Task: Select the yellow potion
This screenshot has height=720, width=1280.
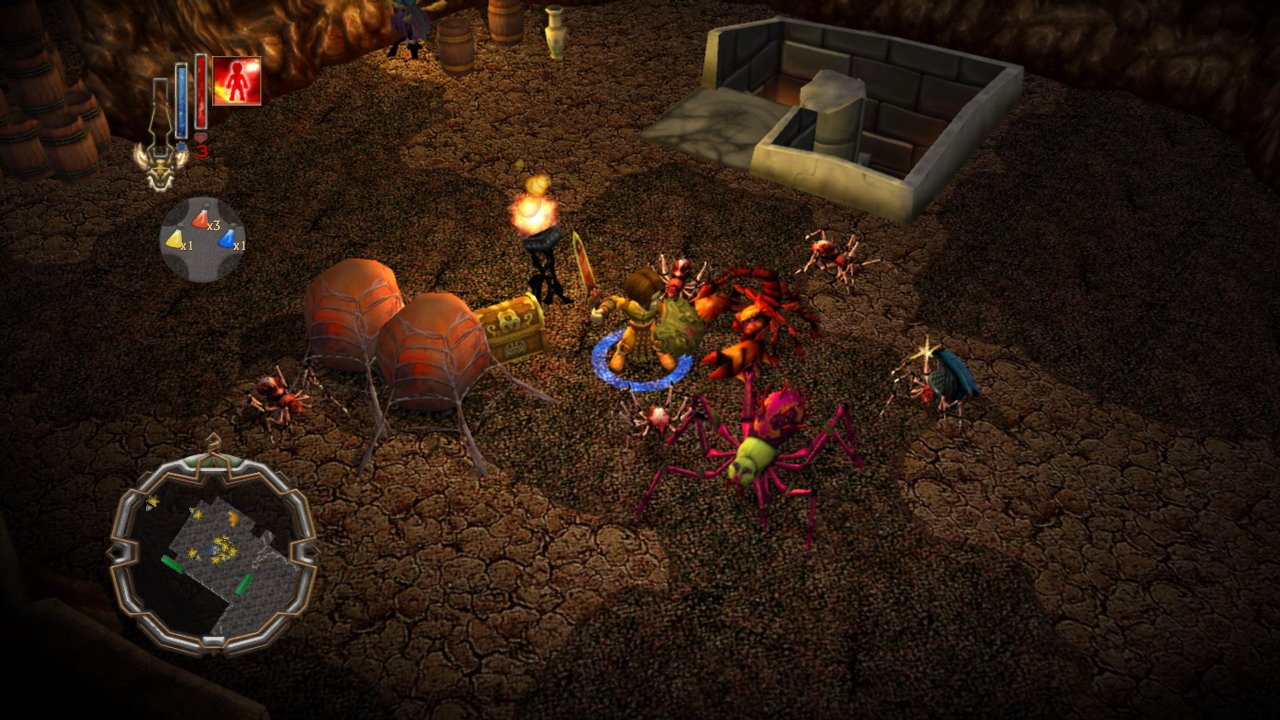Action: click(x=175, y=239)
